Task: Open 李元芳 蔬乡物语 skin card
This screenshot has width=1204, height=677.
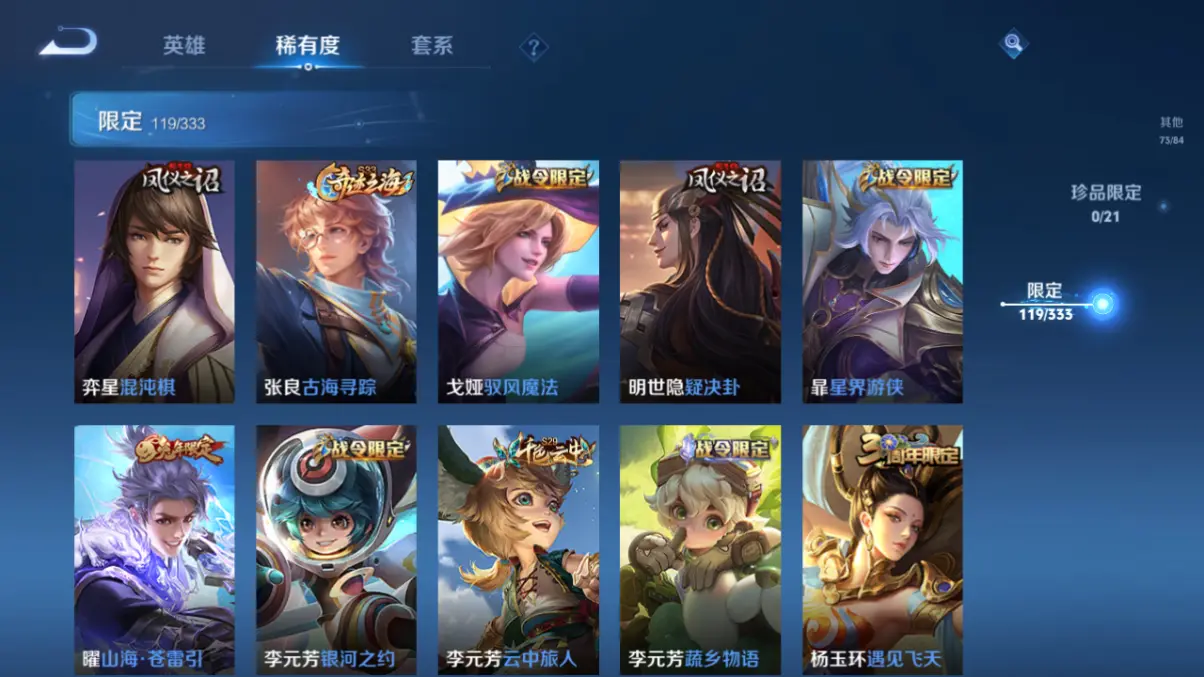Action: 700,549
